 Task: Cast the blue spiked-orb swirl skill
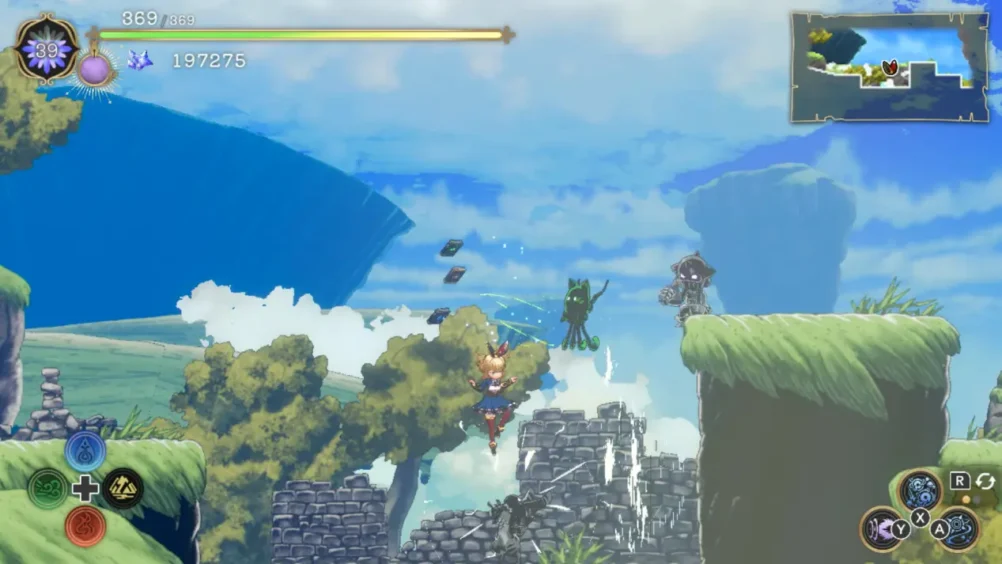958,527
